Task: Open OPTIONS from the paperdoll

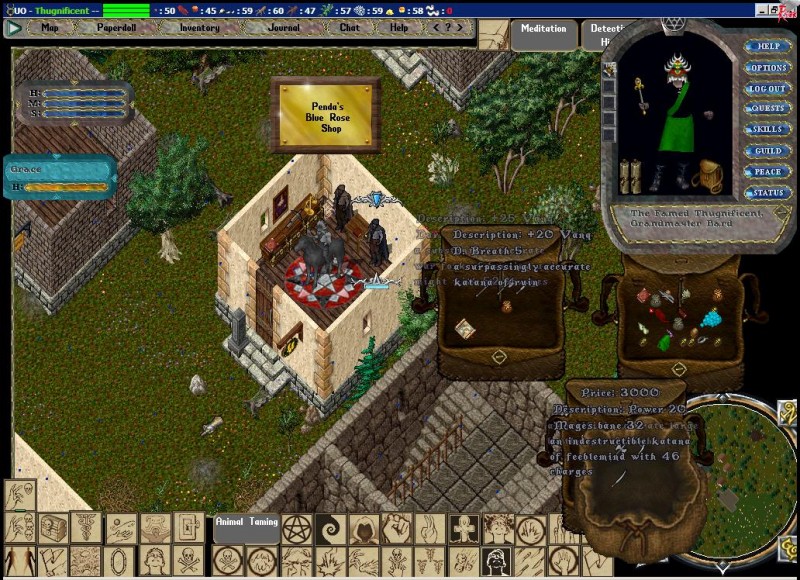Action: click(767, 67)
